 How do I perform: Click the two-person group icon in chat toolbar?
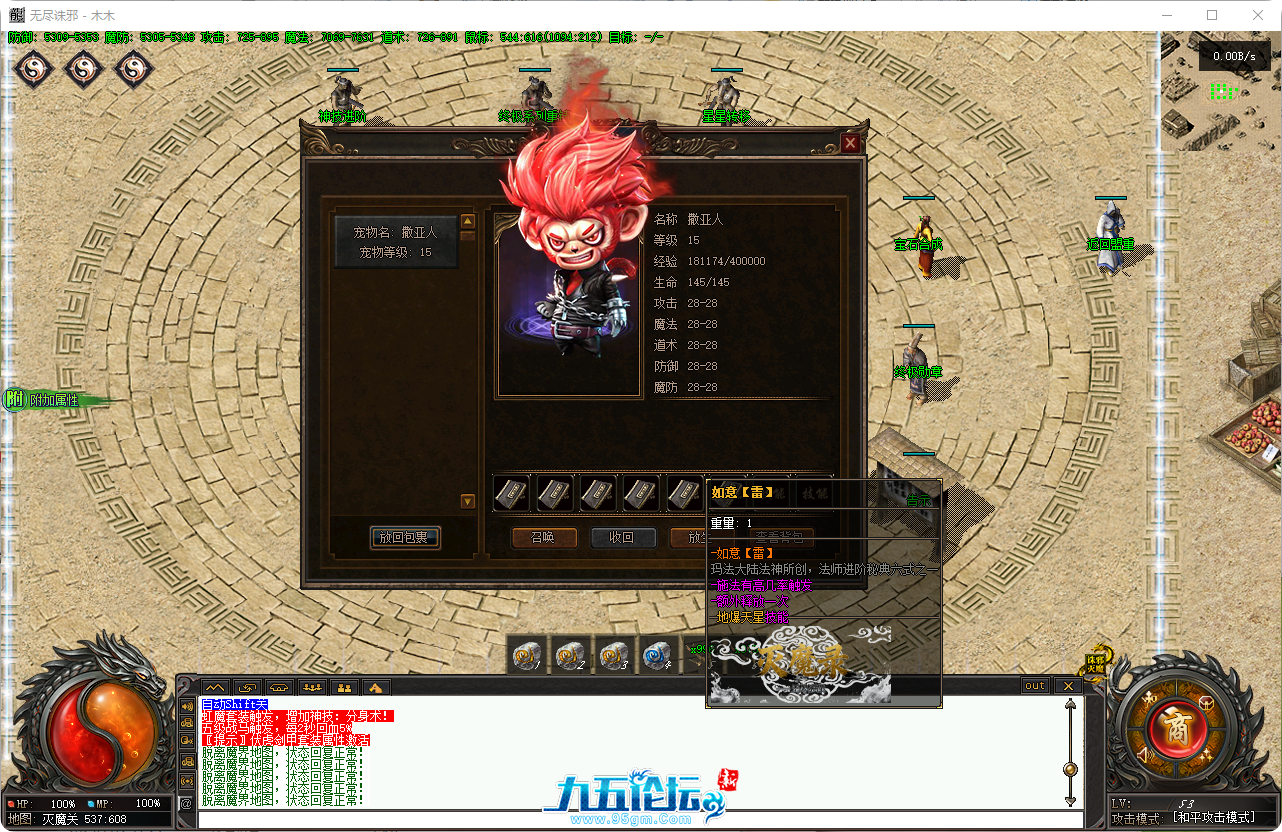pyautogui.click(x=345, y=688)
